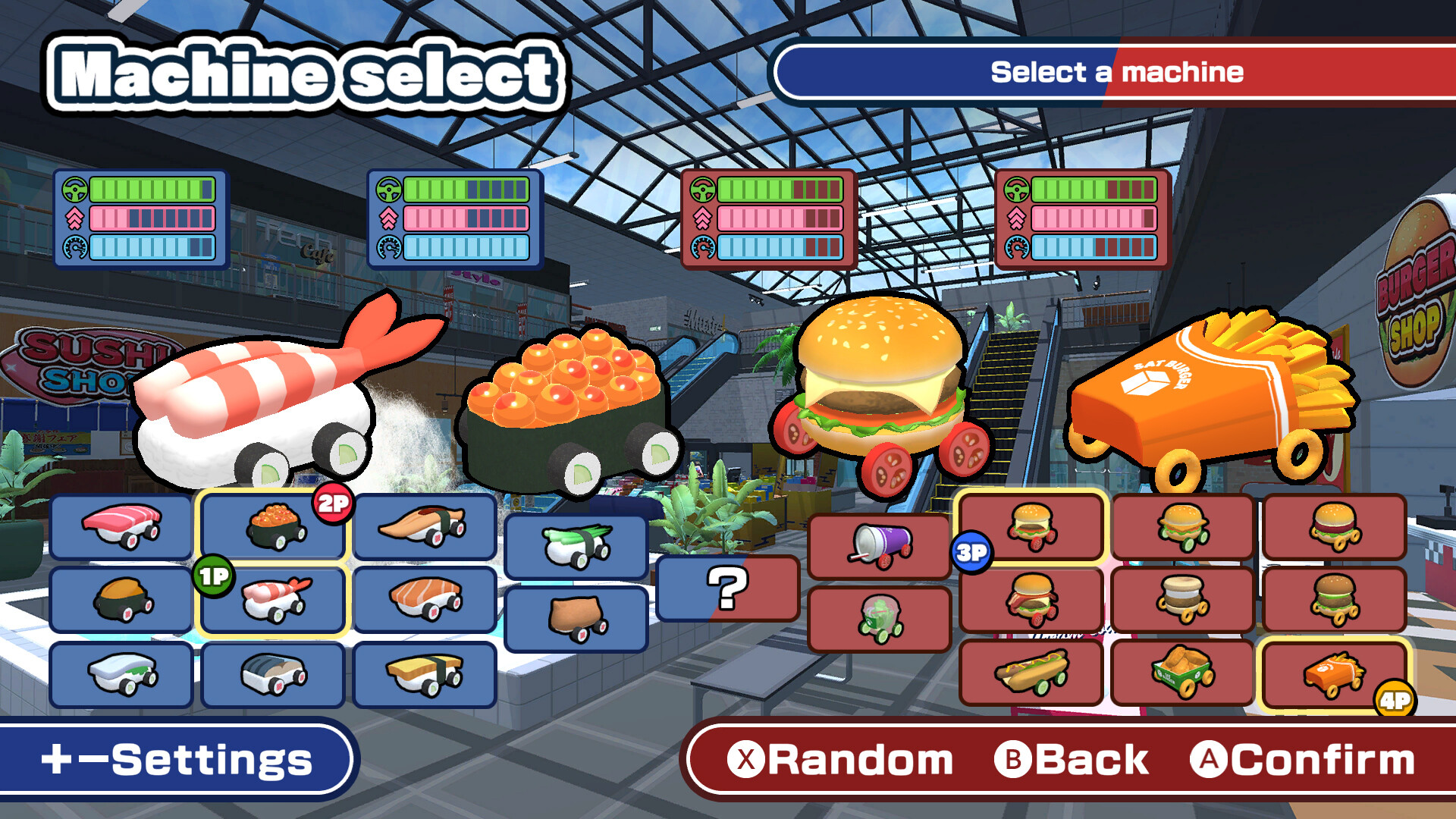This screenshot has width=1456, height=819.
Task: Choose the cheeseburger machine marked 3P
Action: coord(1031,527)
